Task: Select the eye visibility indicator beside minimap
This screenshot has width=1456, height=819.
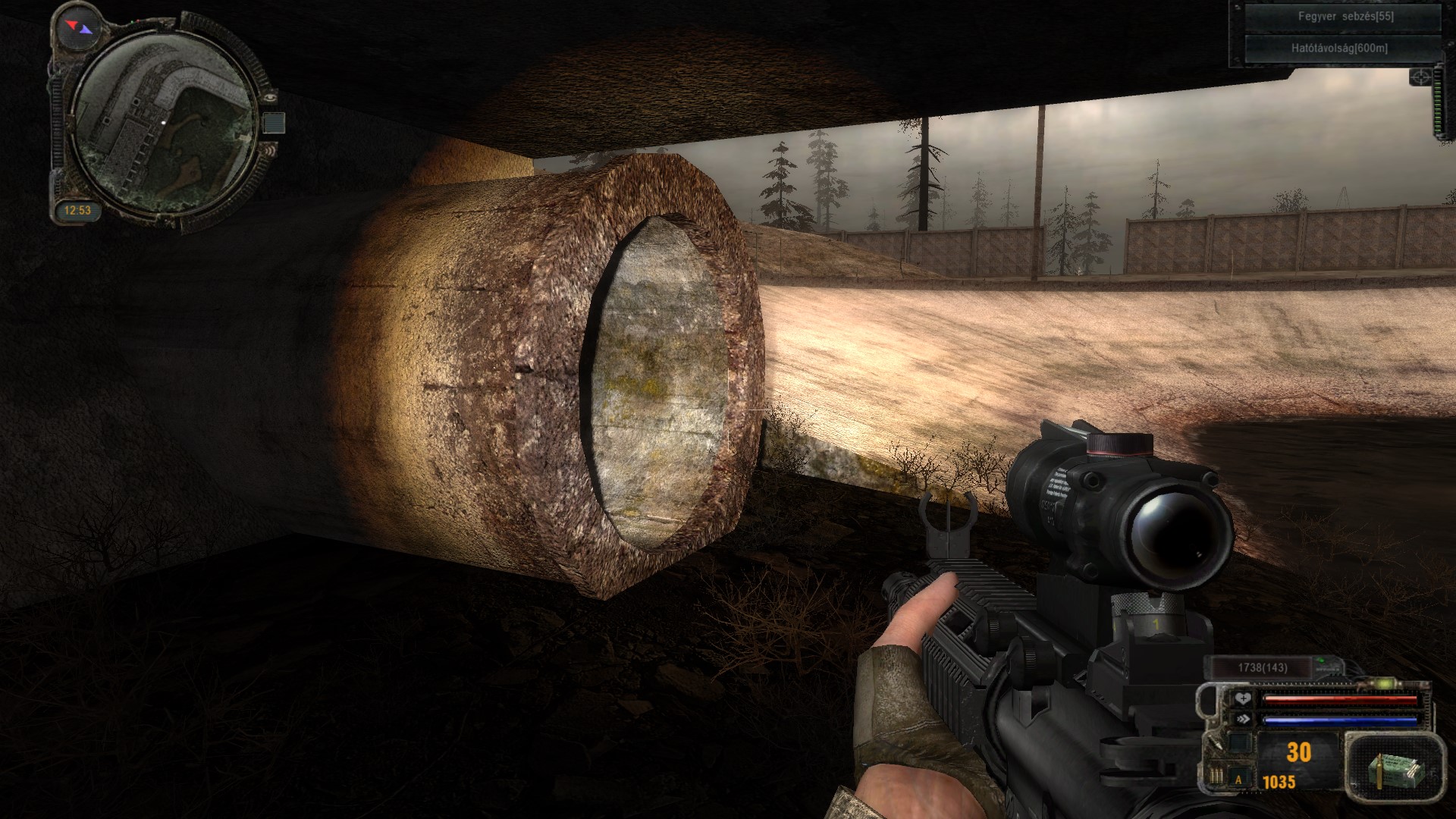Action: click(271, 96)
